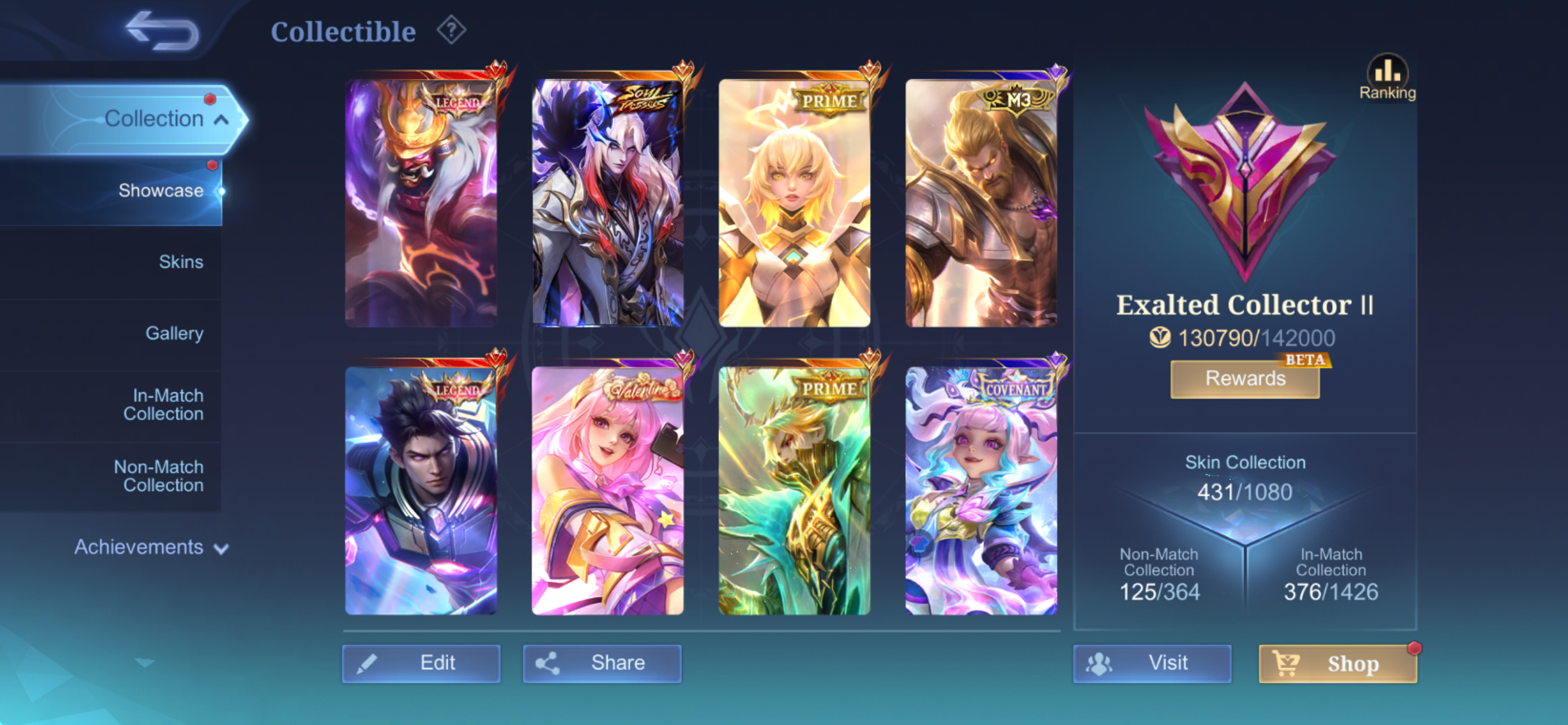Select In-Match Collection in the sidebar
1568x725 pixels.
point(163,405)
